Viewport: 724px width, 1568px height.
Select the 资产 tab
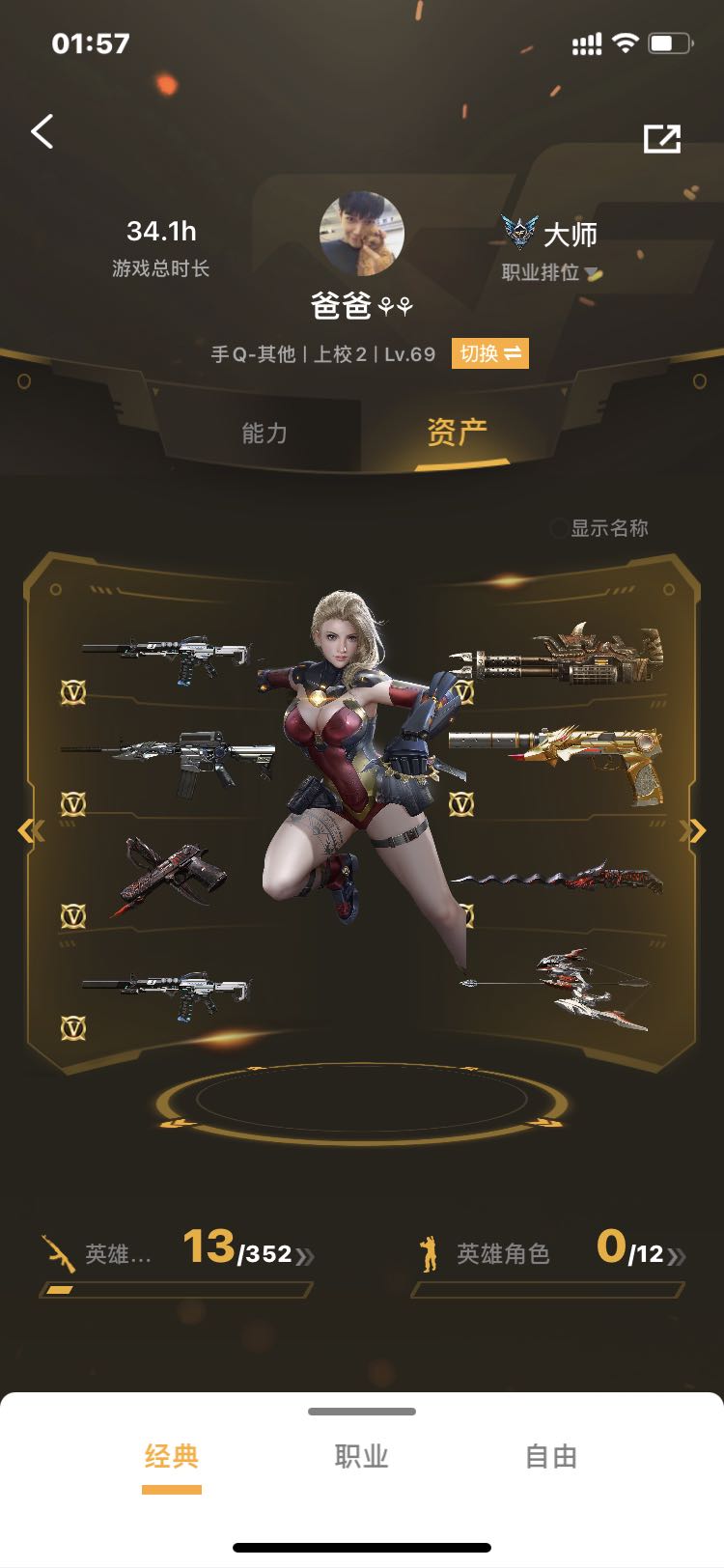[458, 433]
